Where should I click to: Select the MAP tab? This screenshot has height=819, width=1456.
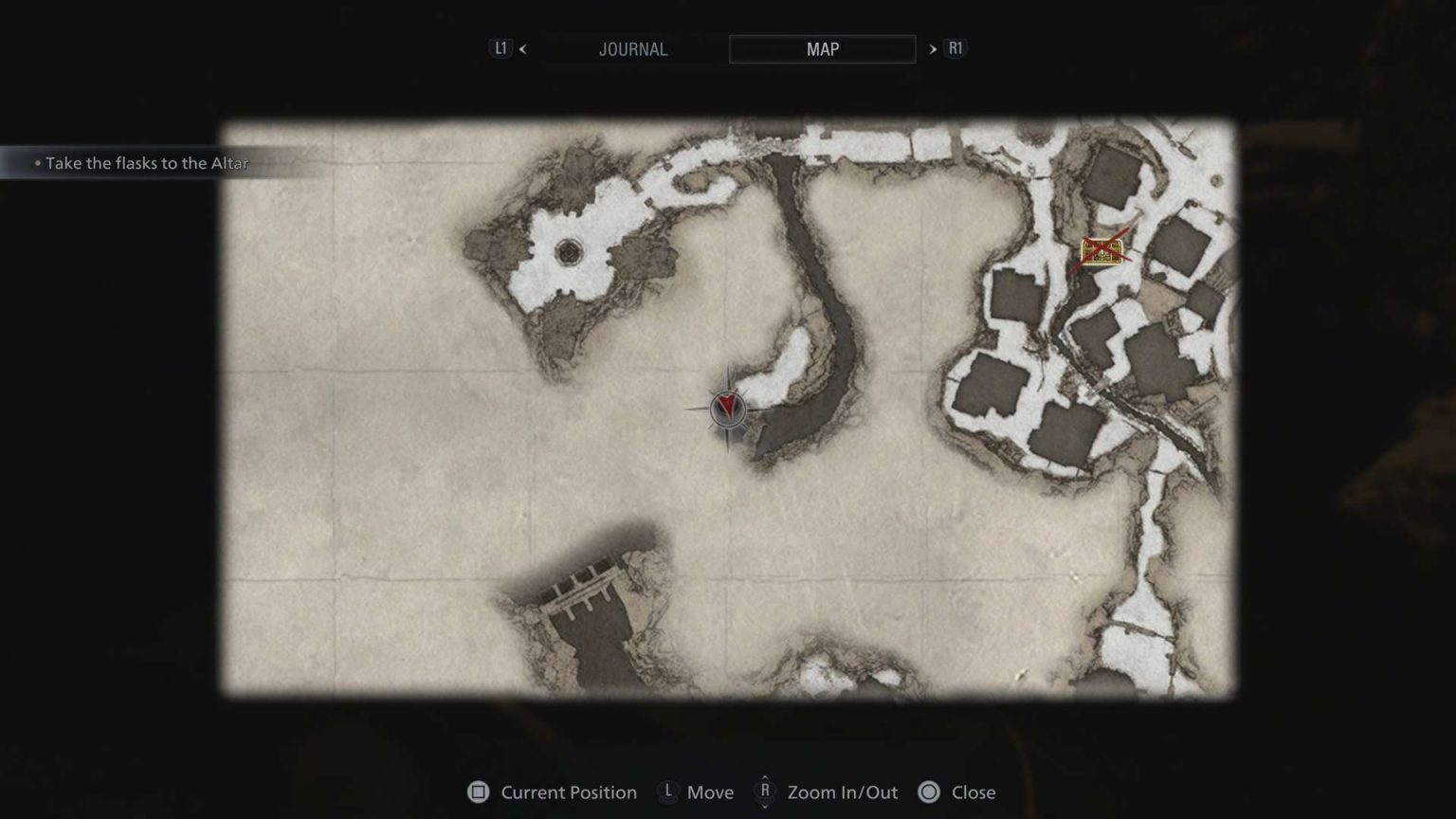click(x=821, y=48)
